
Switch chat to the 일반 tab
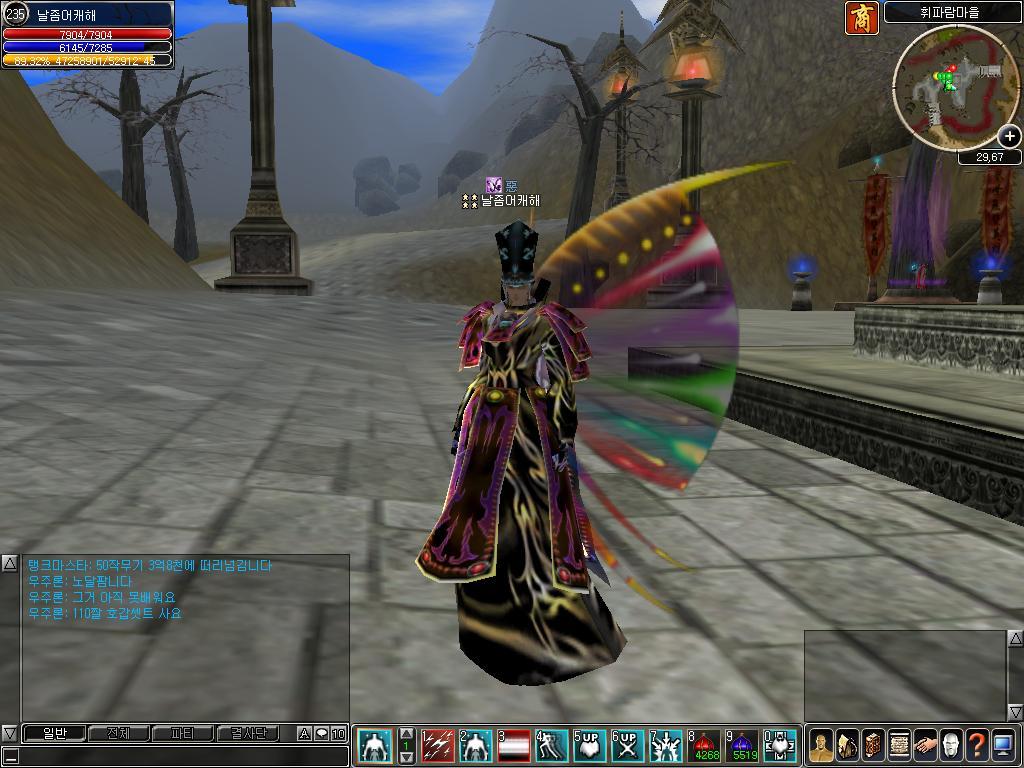(x=53, y=734)
